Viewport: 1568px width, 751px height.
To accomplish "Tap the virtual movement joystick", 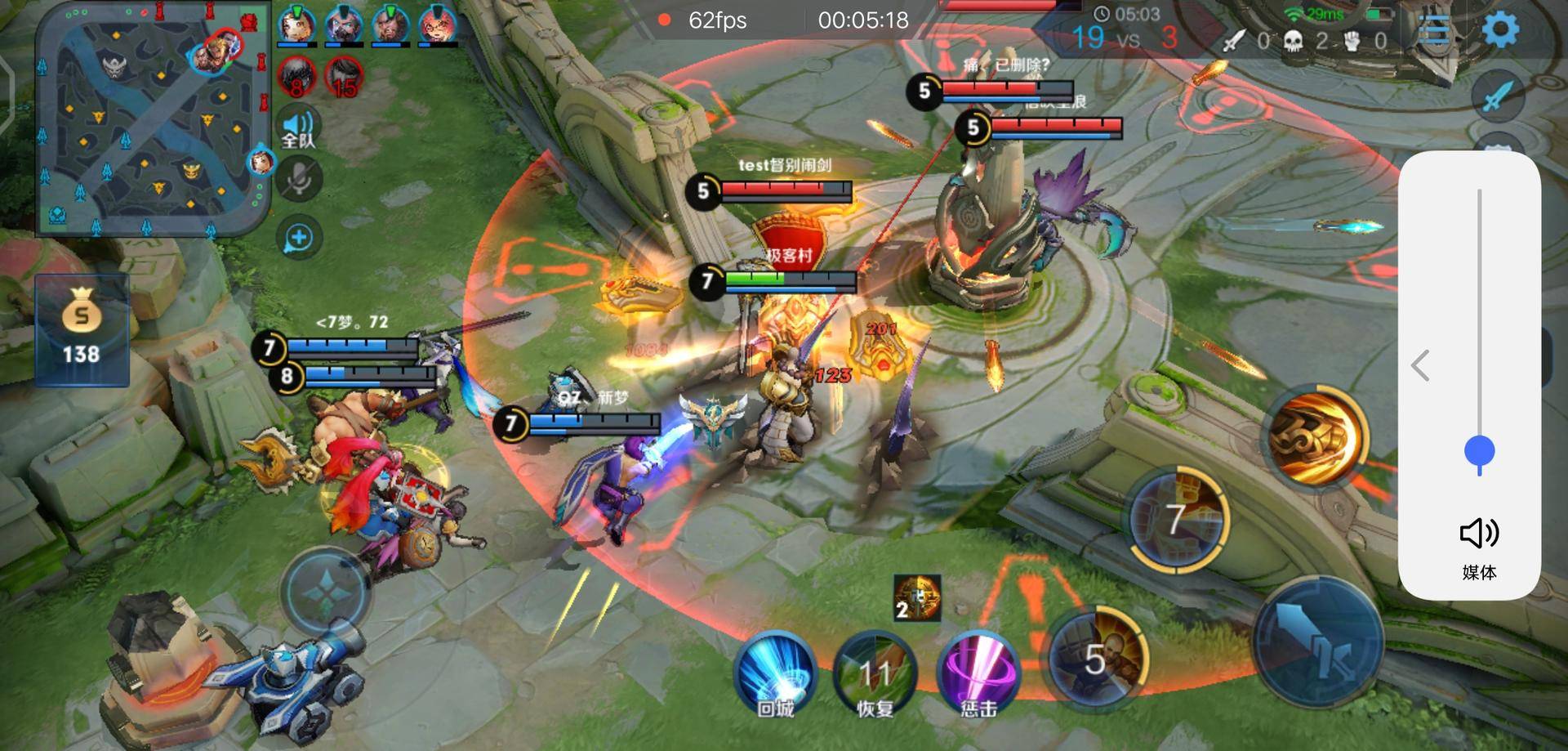I will point(326,592).
